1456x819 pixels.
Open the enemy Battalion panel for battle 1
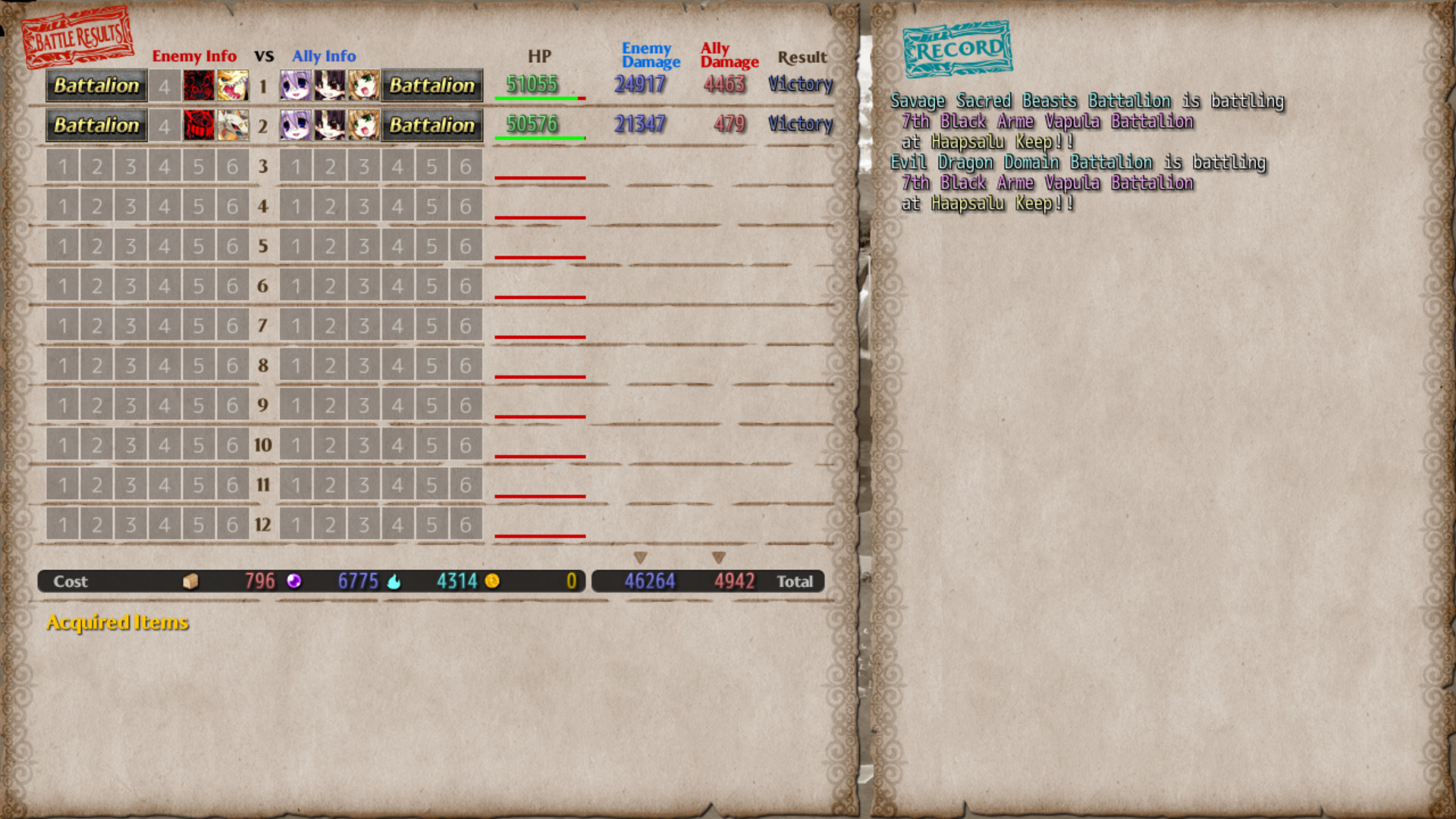point(96,86)
